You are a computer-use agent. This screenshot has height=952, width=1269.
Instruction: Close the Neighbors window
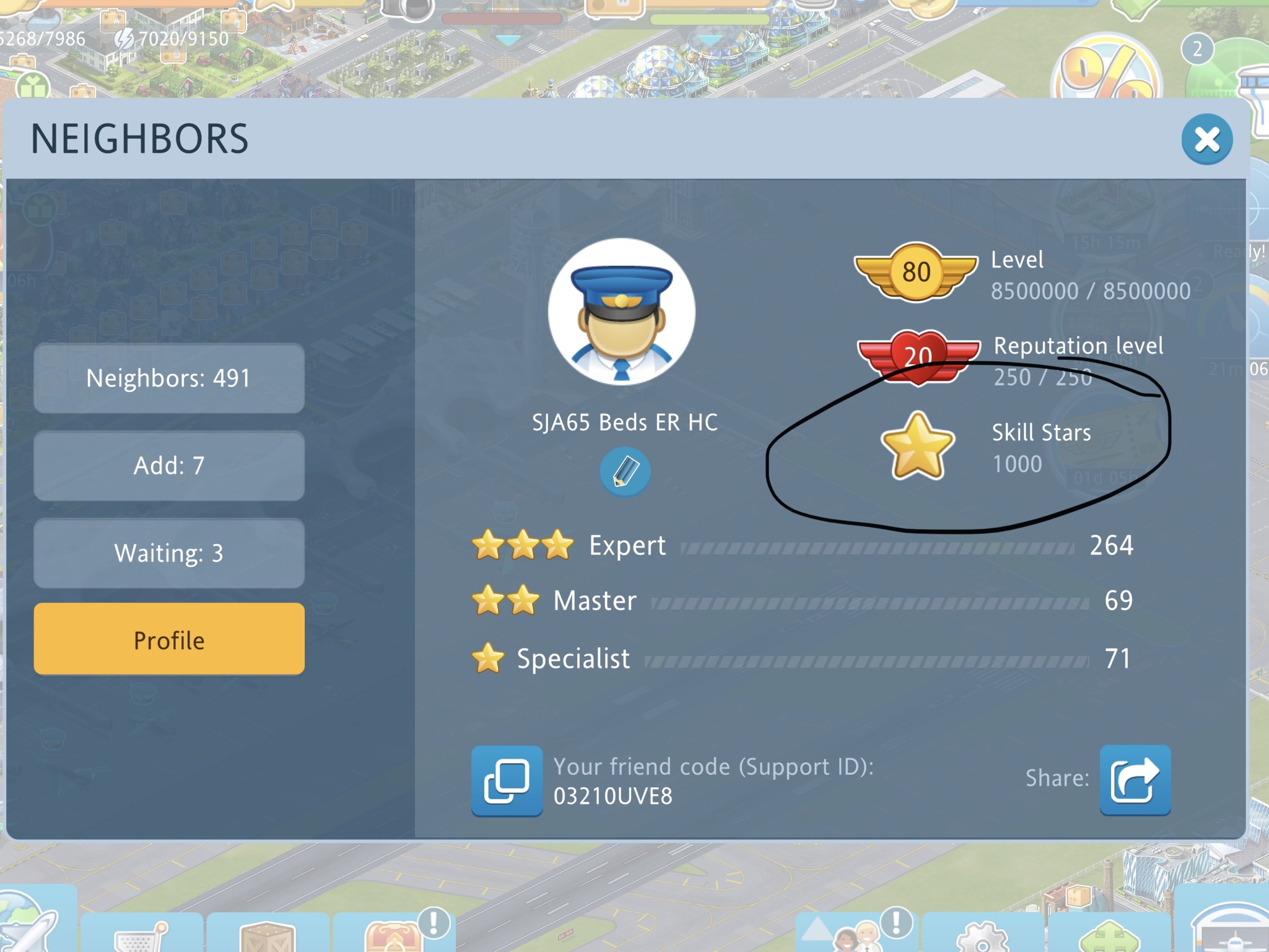[1206, 139]
